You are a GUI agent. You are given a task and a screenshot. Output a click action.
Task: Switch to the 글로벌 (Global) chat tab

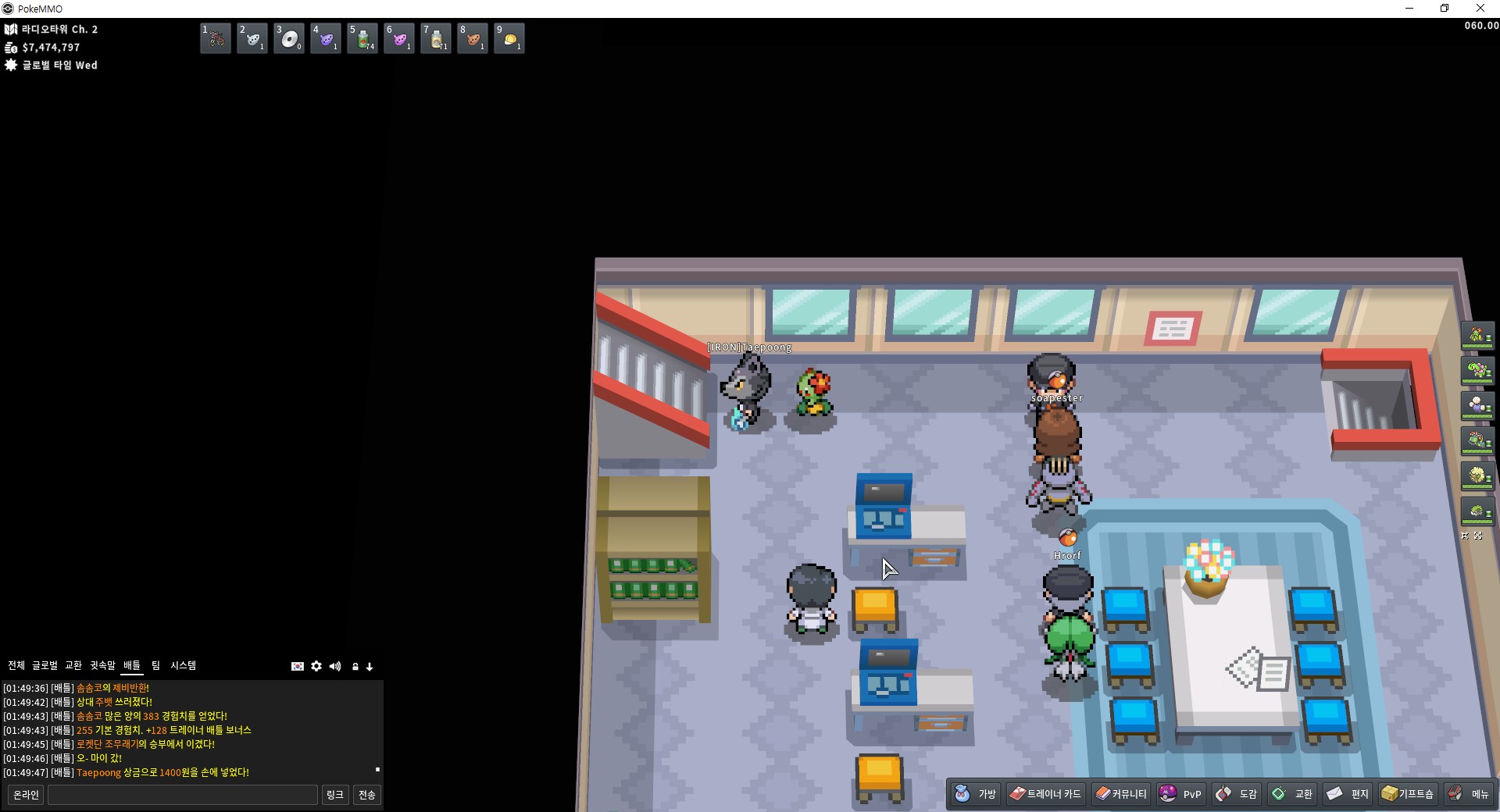click(x=45, y=665)
